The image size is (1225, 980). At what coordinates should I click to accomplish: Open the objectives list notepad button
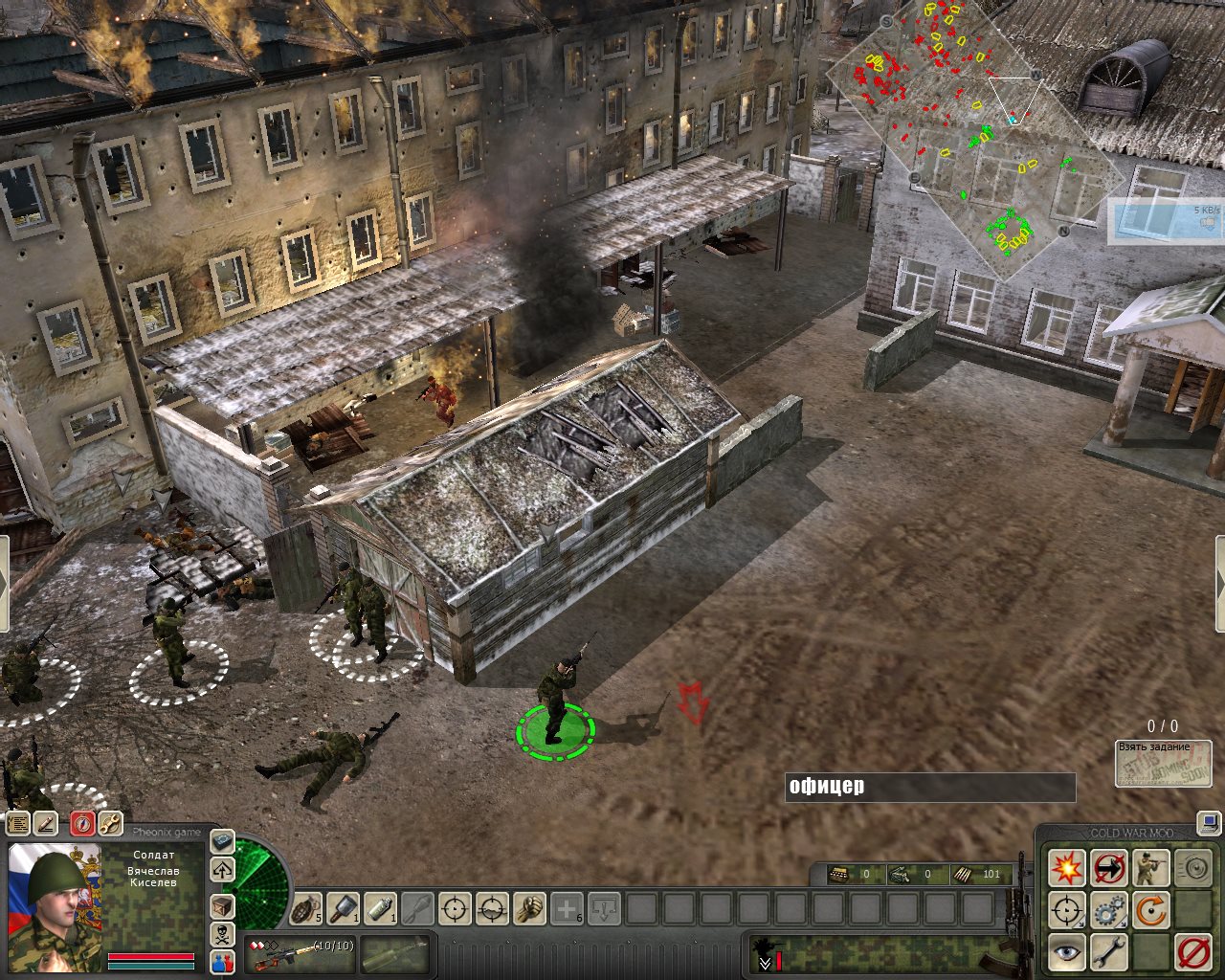pyautogui.click(x=18, y=822)
